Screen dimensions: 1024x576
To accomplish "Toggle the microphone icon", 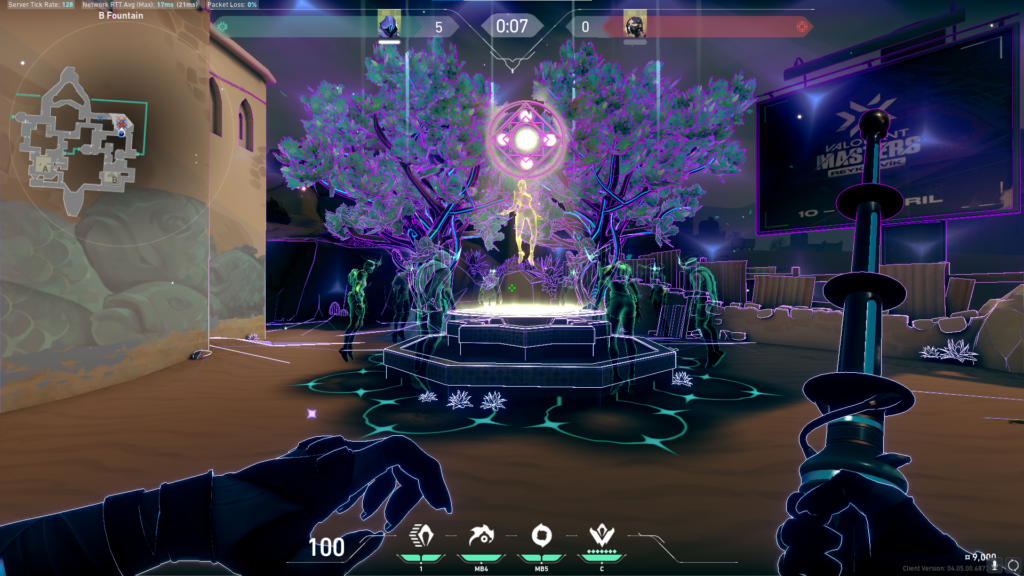I will (995, 564).
